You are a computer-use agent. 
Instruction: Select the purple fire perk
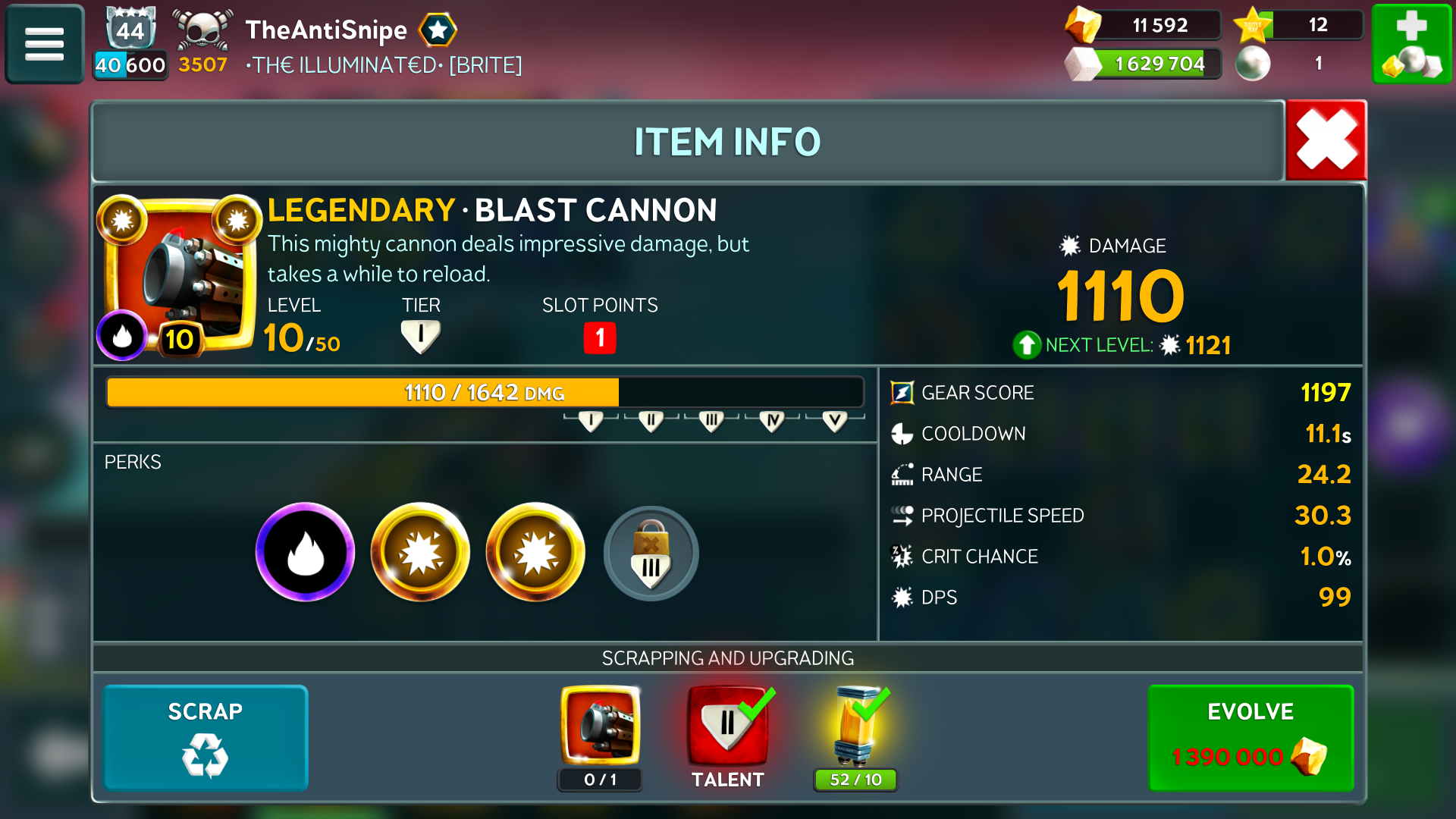(x=305, y=552)
